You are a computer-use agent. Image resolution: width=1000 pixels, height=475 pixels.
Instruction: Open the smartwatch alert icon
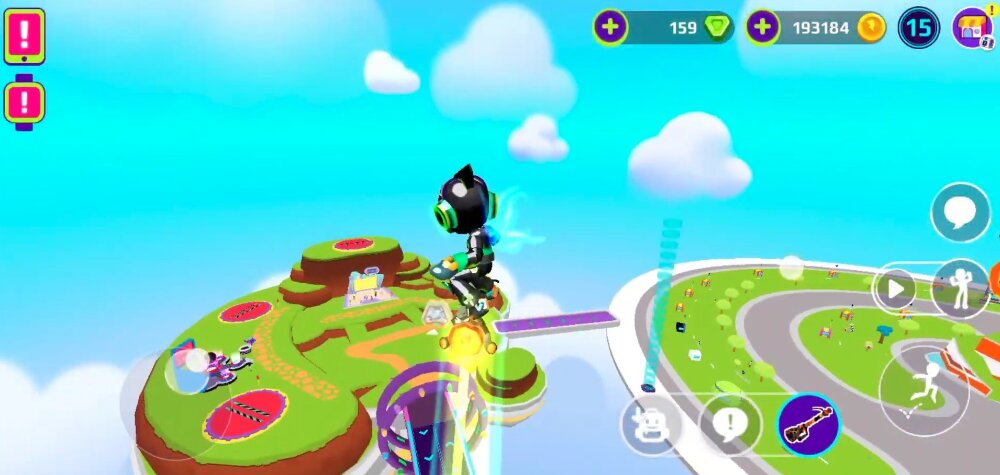click(24, 102)
